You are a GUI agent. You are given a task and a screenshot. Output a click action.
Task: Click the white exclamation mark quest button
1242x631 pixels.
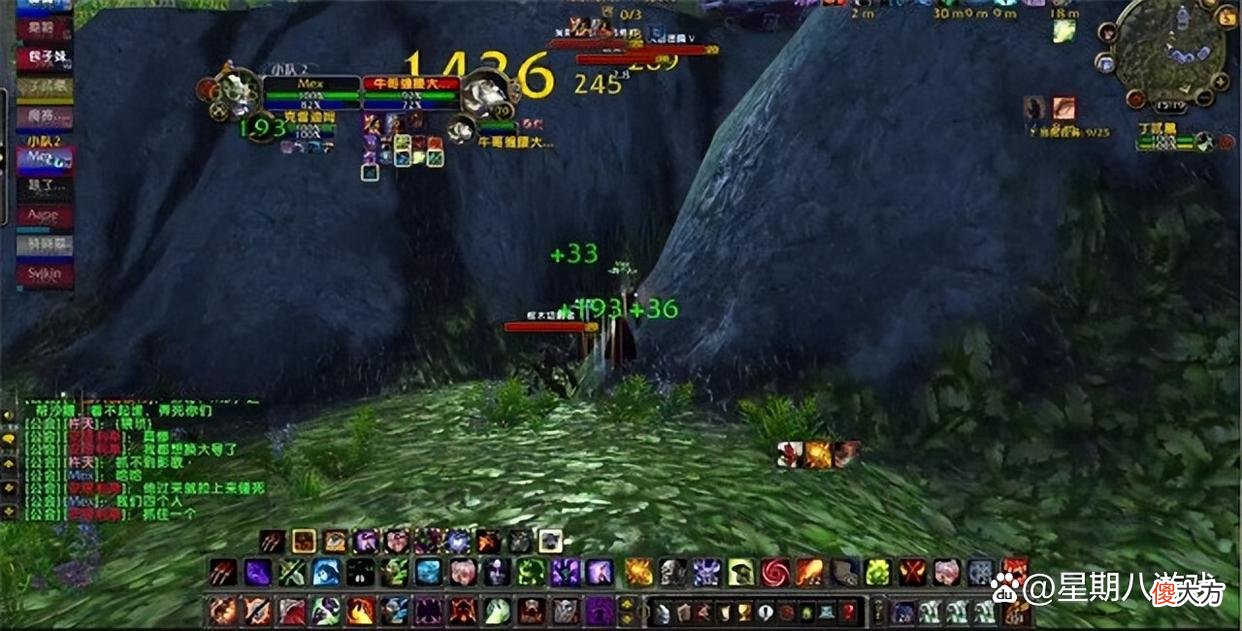(x=765, y=610)
